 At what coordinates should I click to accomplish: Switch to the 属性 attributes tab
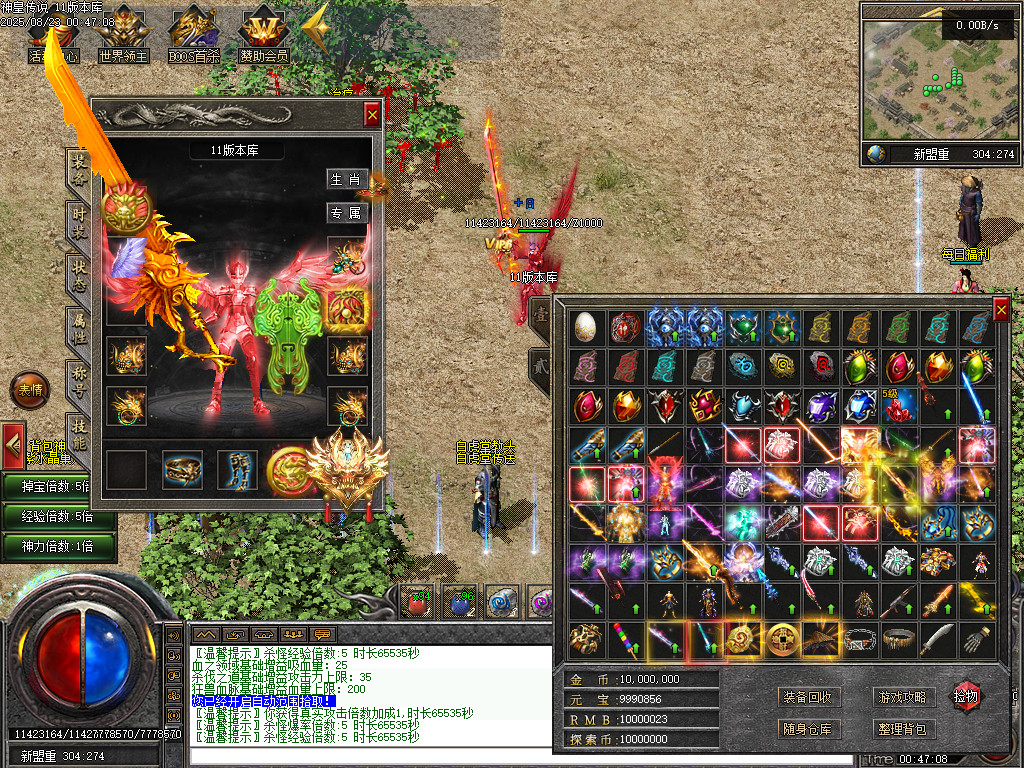point(78,329)
